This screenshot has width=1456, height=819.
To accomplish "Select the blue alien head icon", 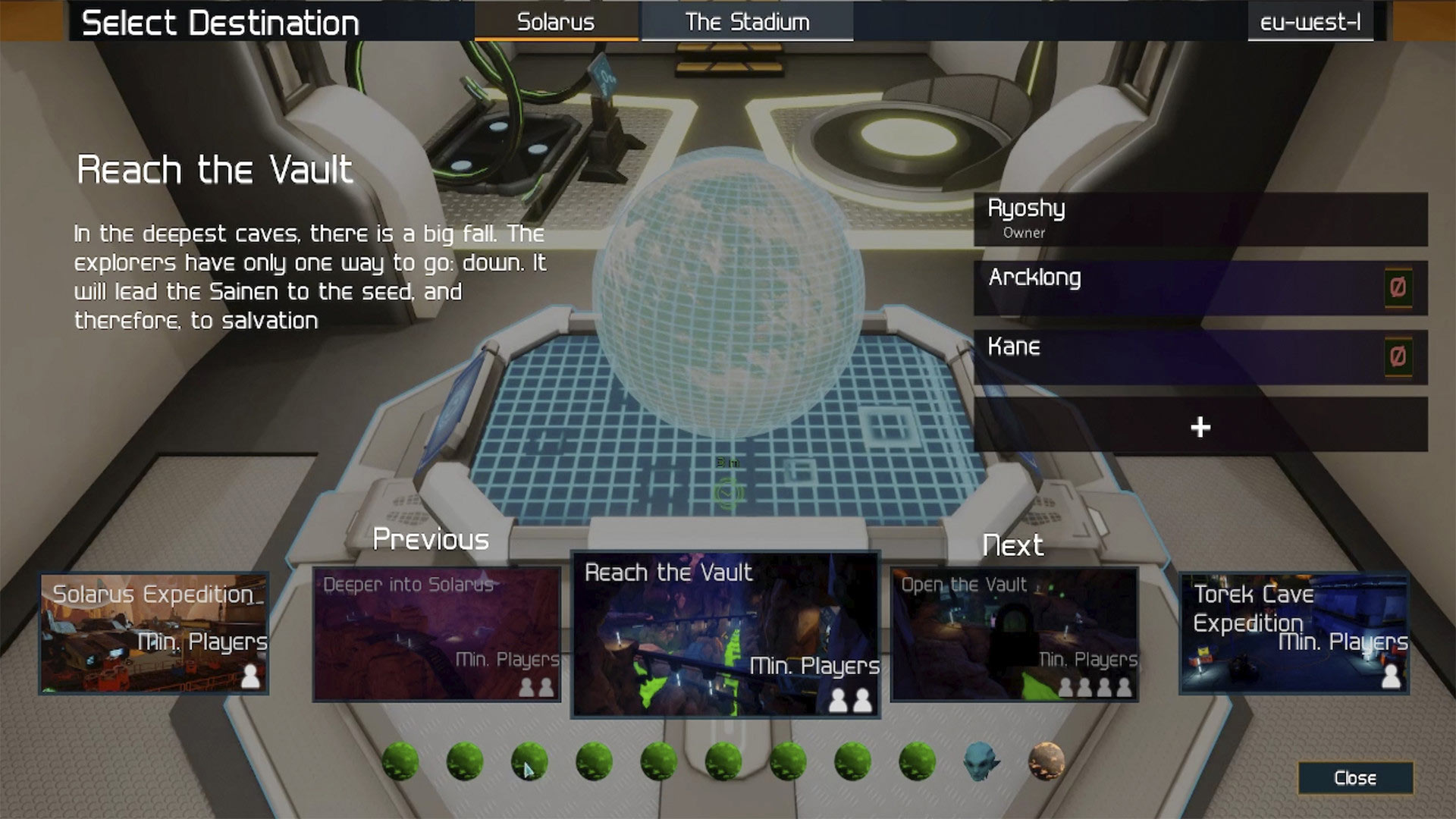I will pos(981,761).
